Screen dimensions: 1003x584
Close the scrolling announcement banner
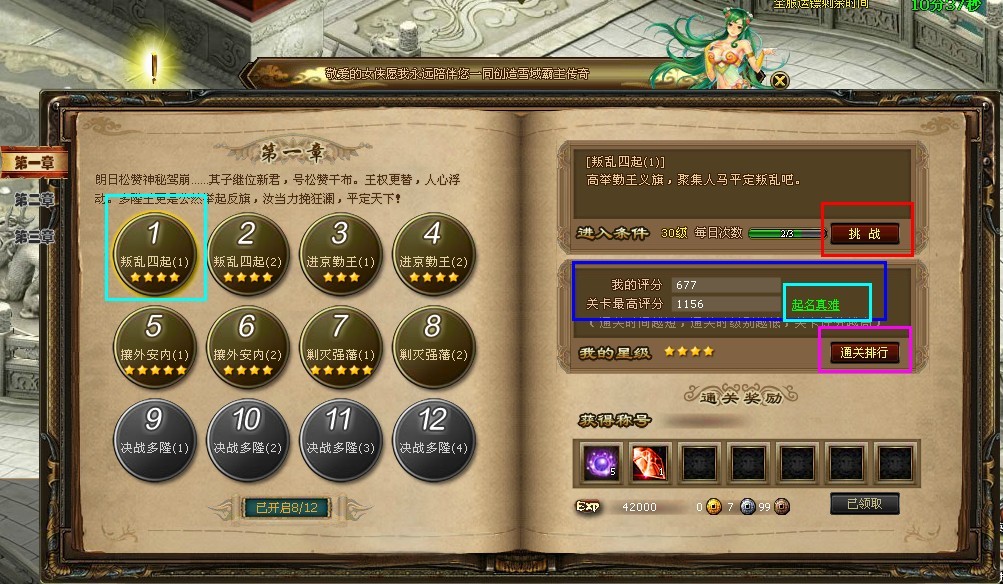tap(780, 80)
